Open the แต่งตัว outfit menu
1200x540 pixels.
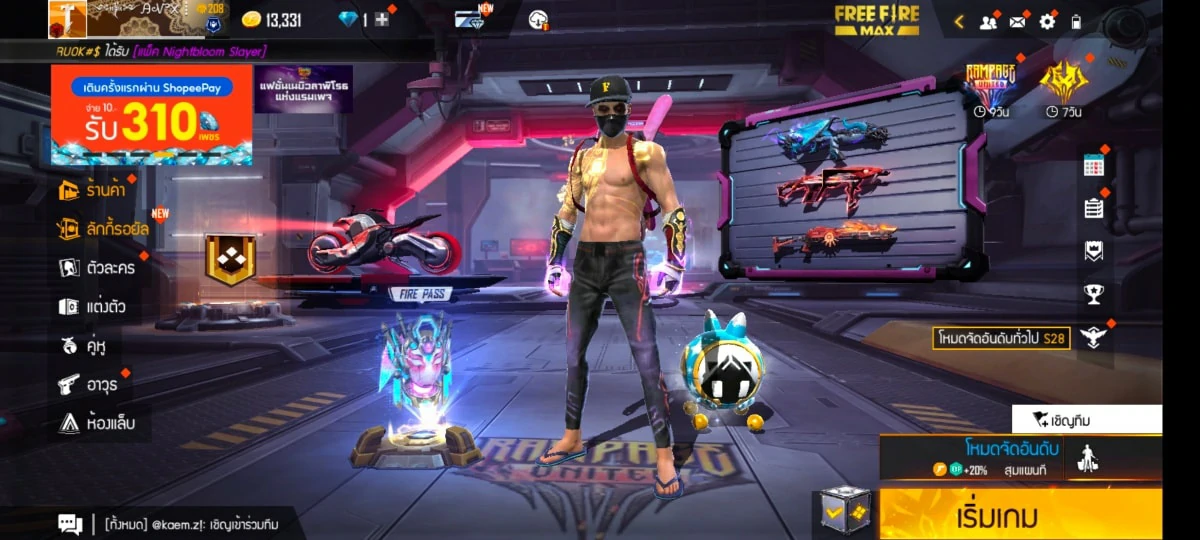click(x=93, y=307)
